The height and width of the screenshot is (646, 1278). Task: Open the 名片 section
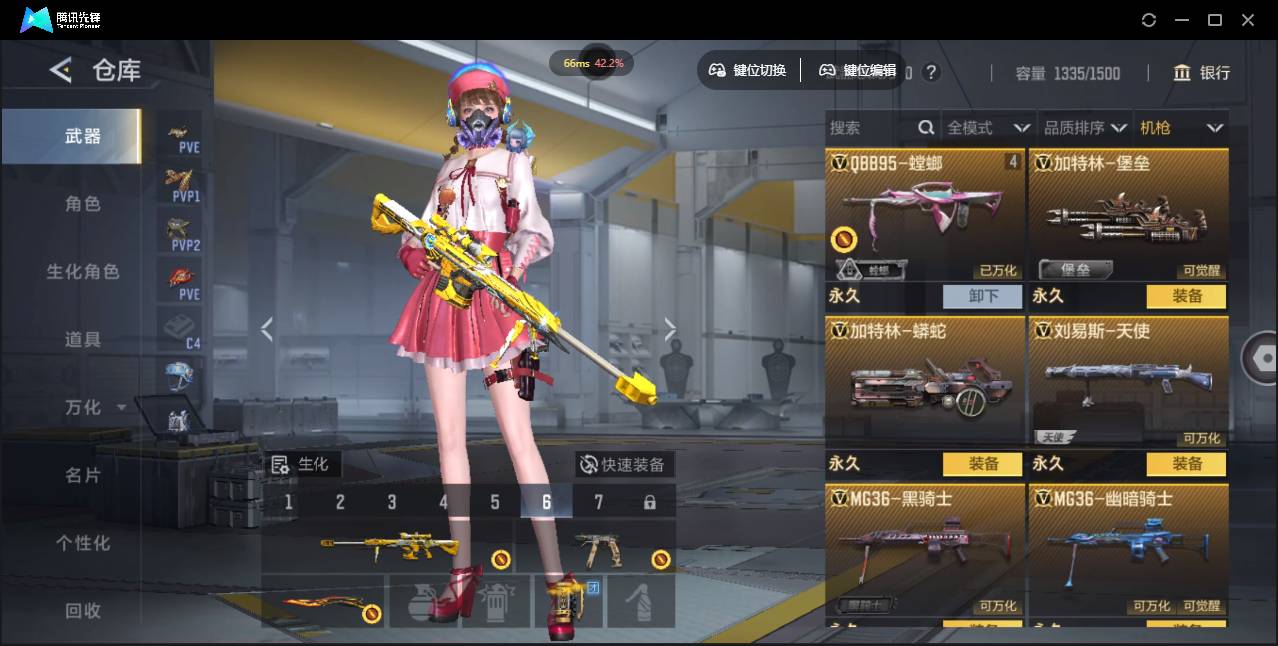[x=83, y=475]
